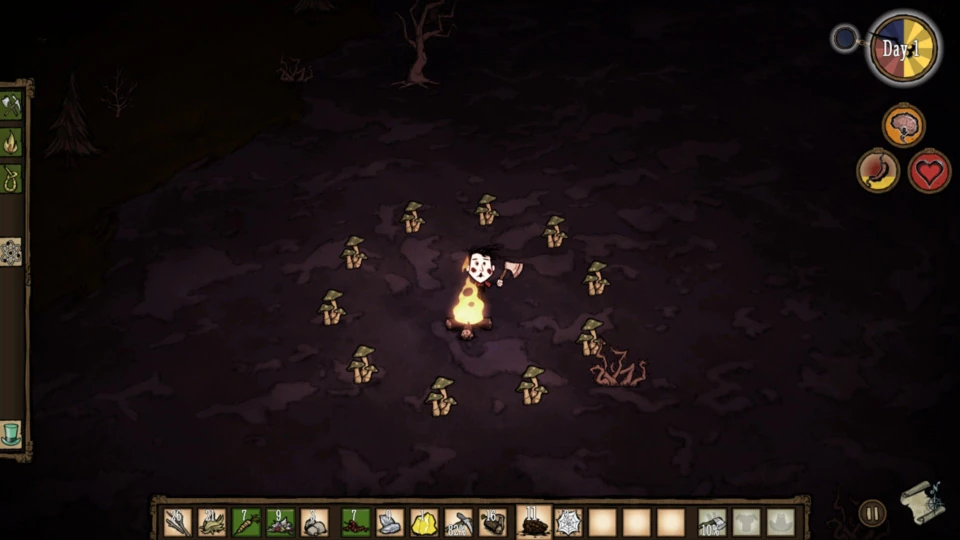The height and width of the screenshot is (540, 960).
Task: Pick the cut grass inventory slot
Action: click(x=212, y=522)
